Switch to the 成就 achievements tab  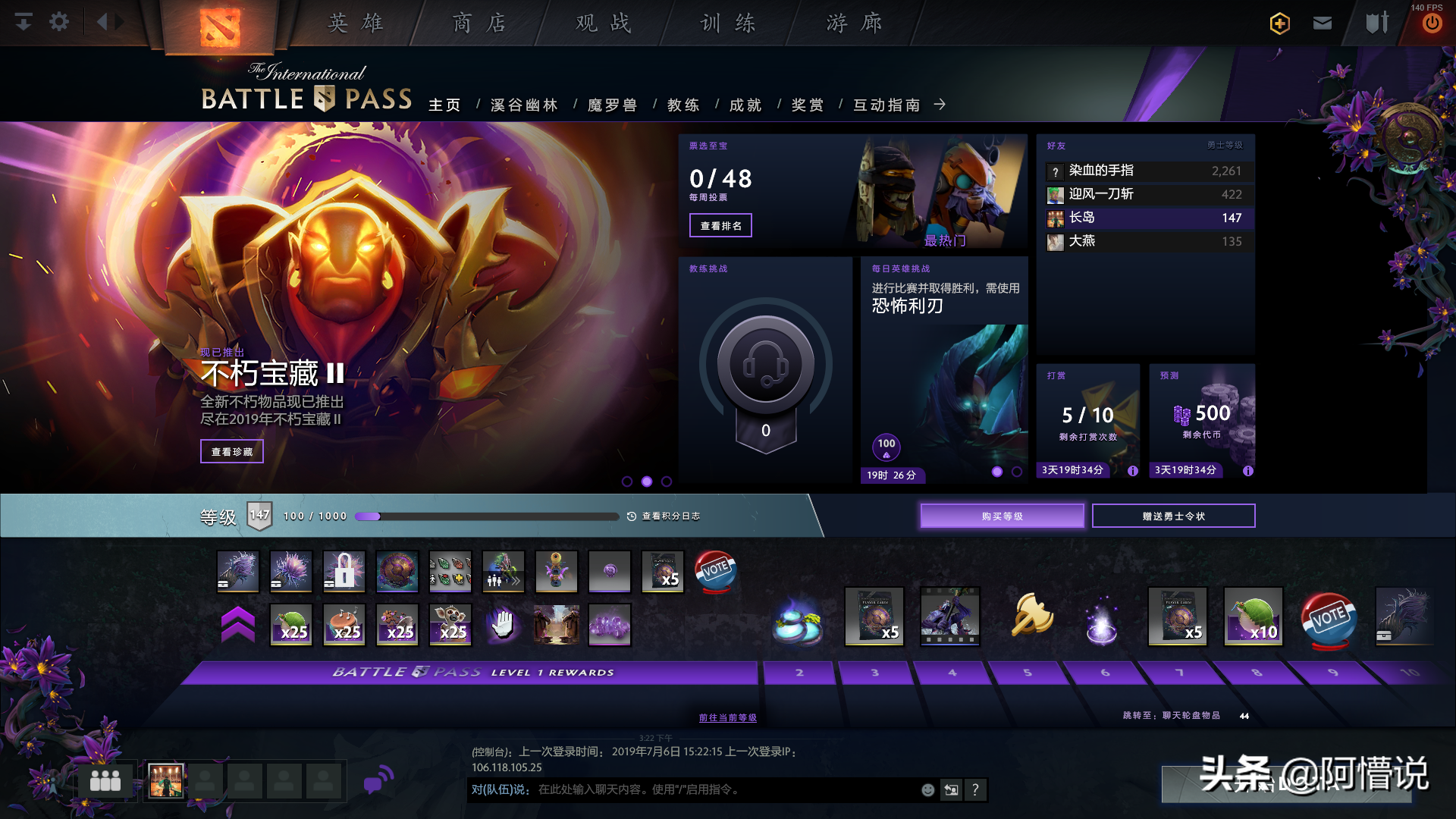(745, 105)
